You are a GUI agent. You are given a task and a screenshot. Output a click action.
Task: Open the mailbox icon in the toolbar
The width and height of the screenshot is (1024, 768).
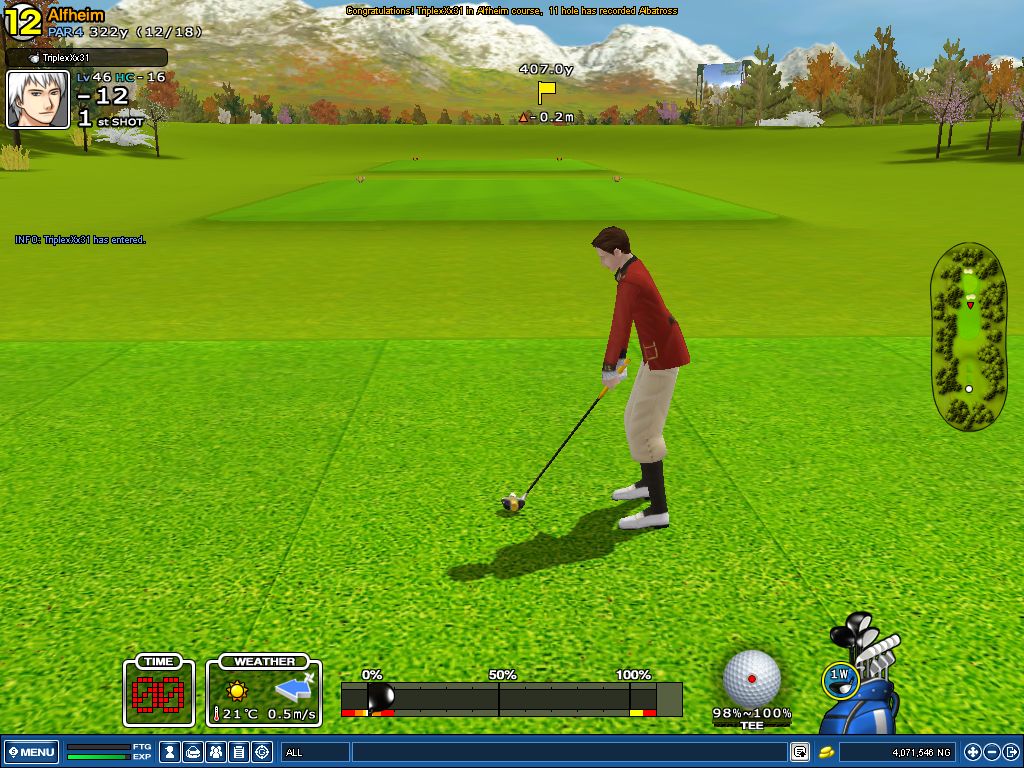pos(194,751)
